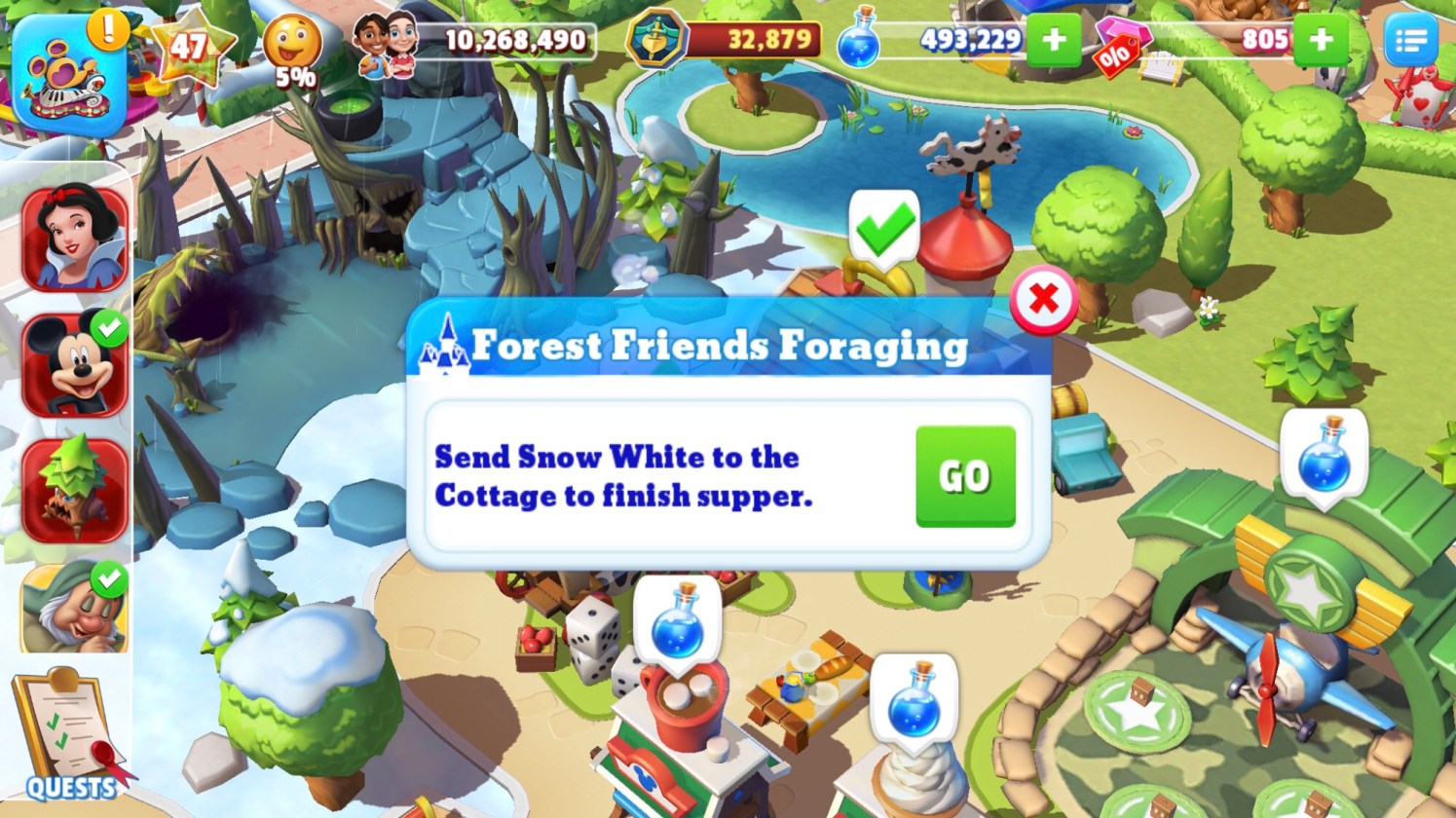The image size is (1456, 818).
Task: Select the tree character portrait
Action: pyautogui.click(x=75, y=490)
